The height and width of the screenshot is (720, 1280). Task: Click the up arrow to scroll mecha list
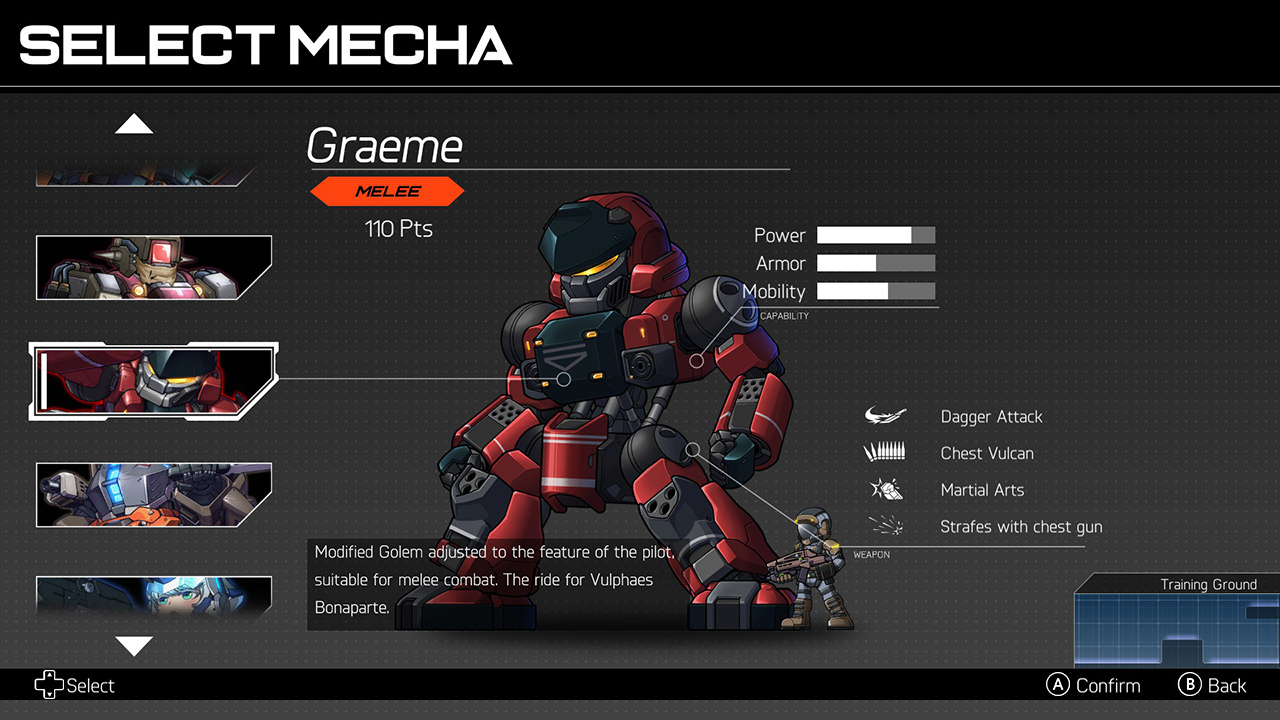point(134,122)
